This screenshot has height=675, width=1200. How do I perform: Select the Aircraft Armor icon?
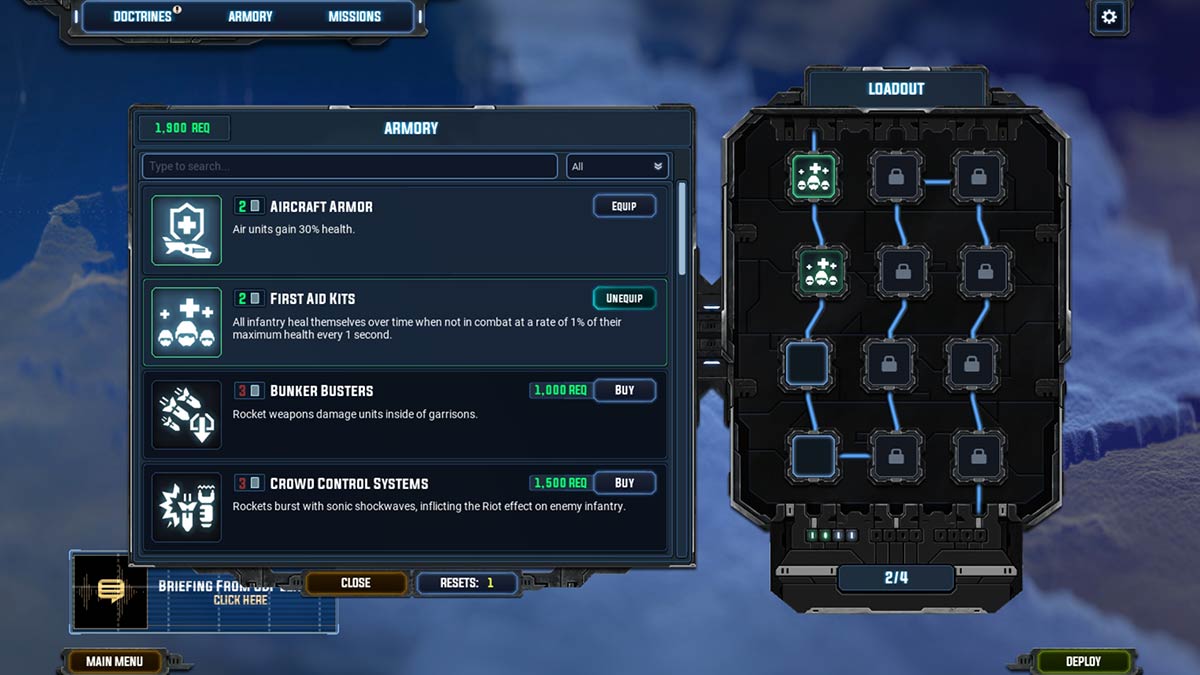(187, 230)
